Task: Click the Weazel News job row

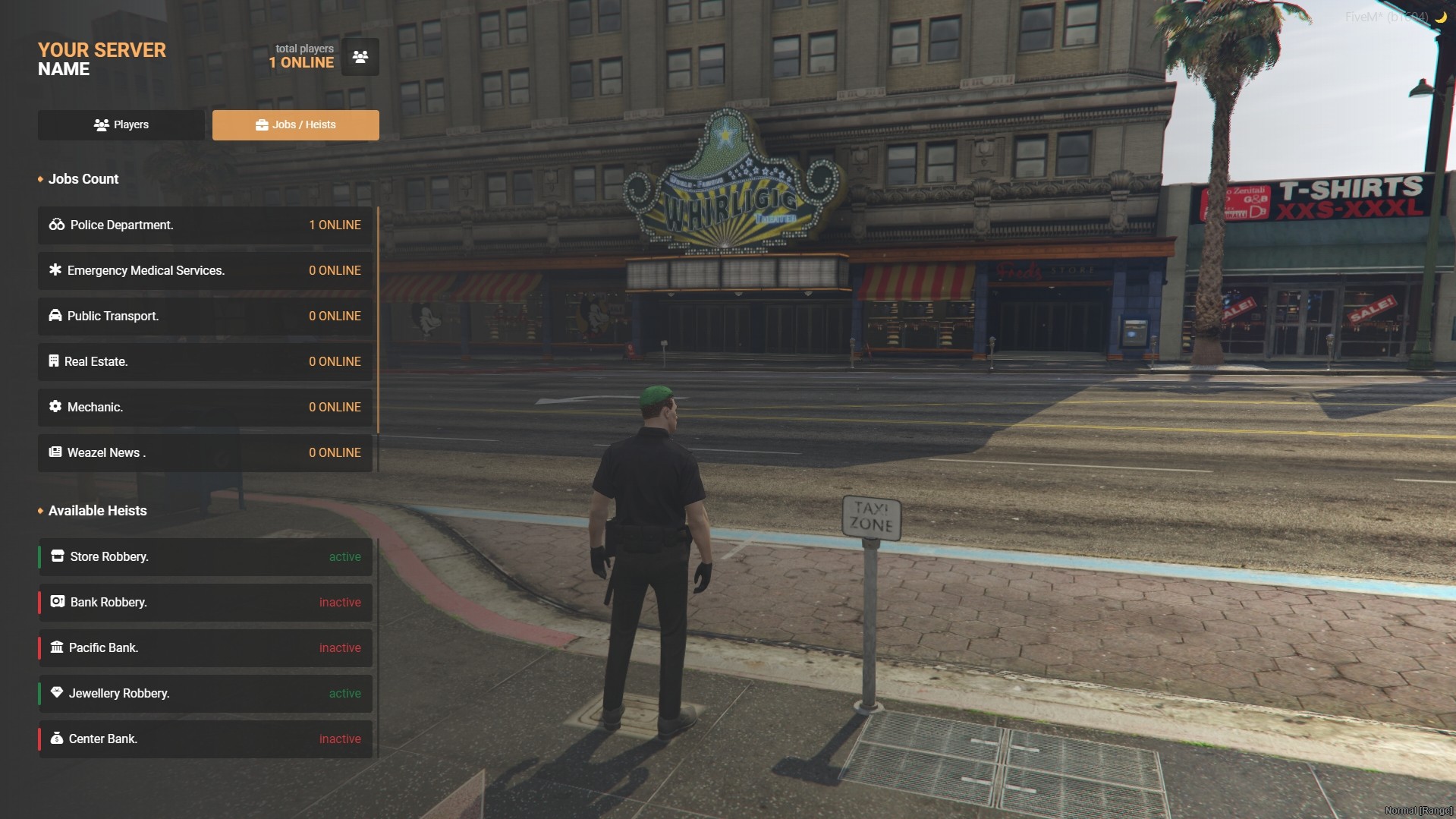Action: click(205, 453)
